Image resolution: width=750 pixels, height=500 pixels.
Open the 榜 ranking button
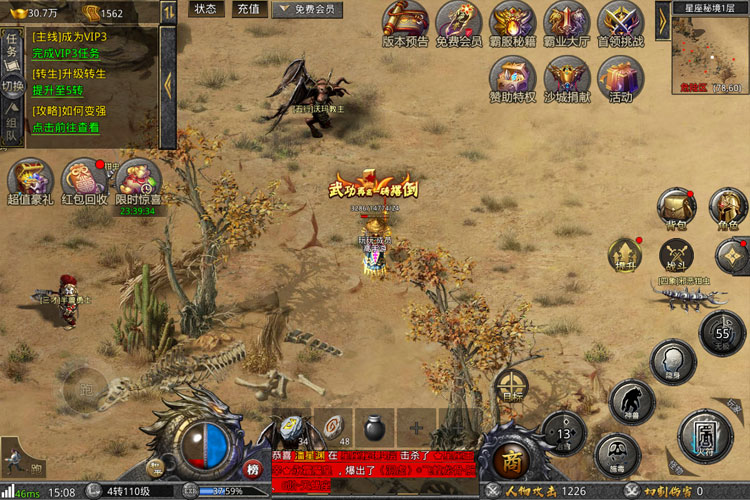[x=253, y=470]
